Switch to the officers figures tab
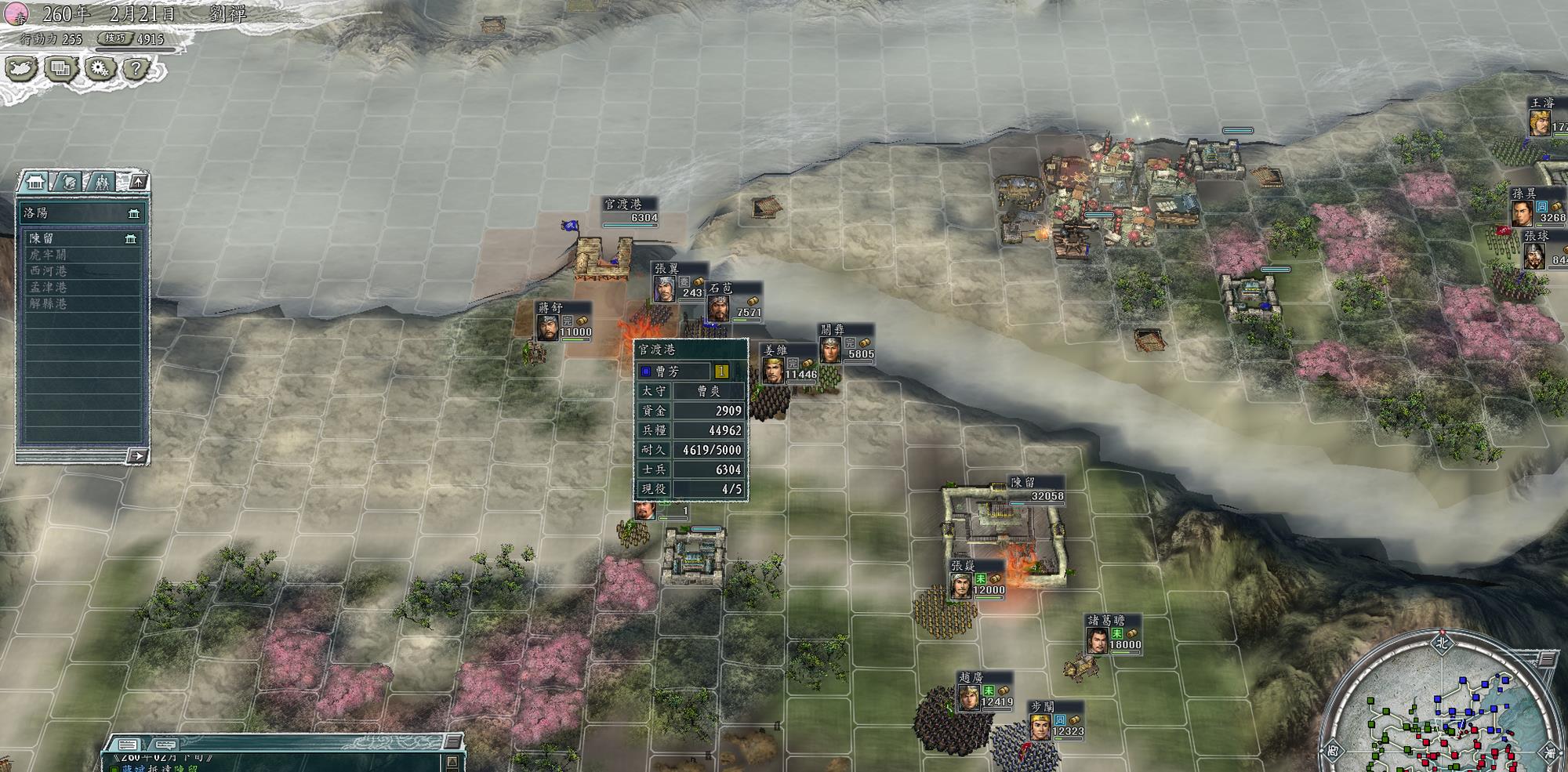Screen dimensions: 1568x772 102,183
